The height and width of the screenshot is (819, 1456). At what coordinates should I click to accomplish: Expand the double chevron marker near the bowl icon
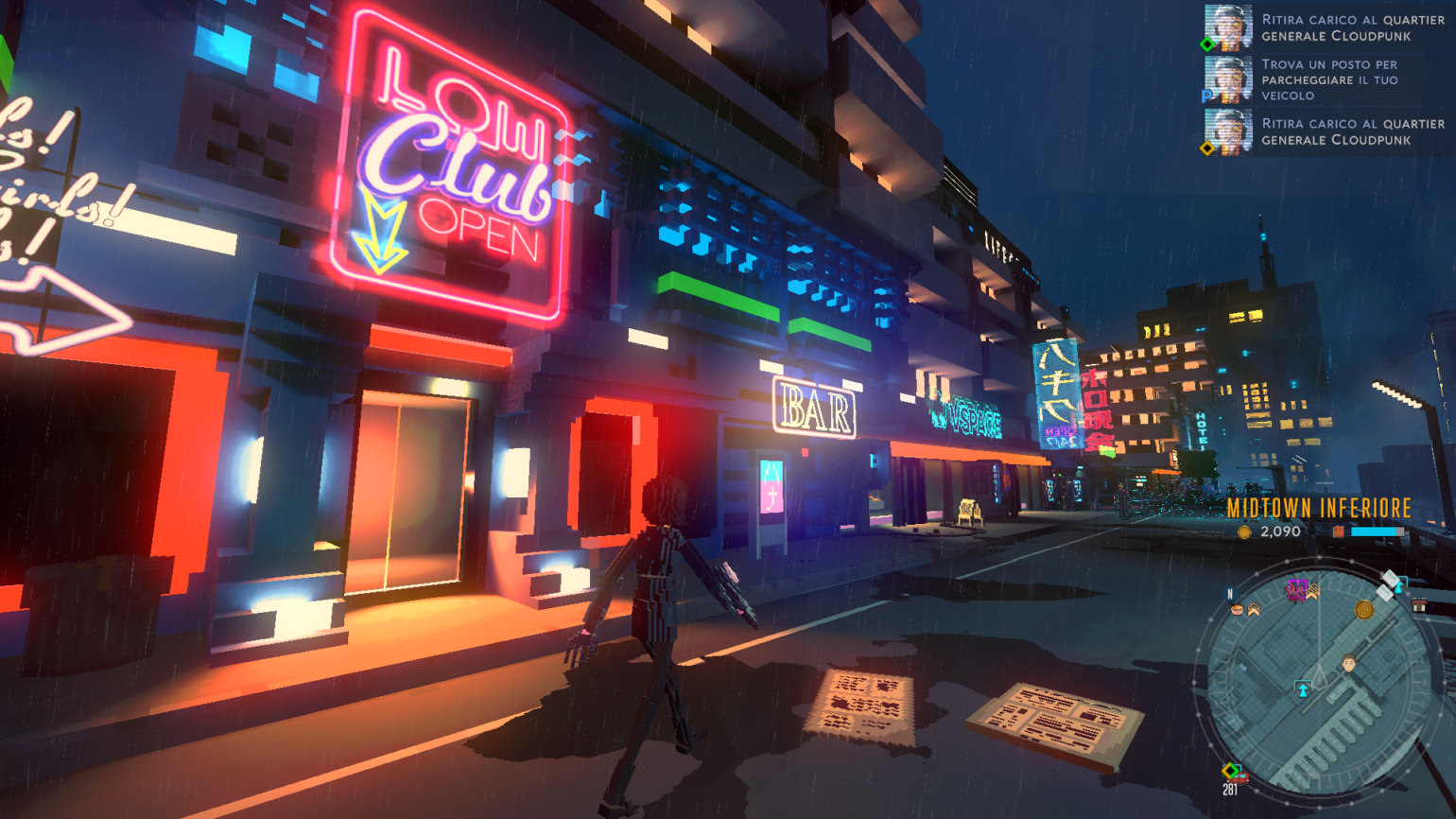(x=1254, y=609)
